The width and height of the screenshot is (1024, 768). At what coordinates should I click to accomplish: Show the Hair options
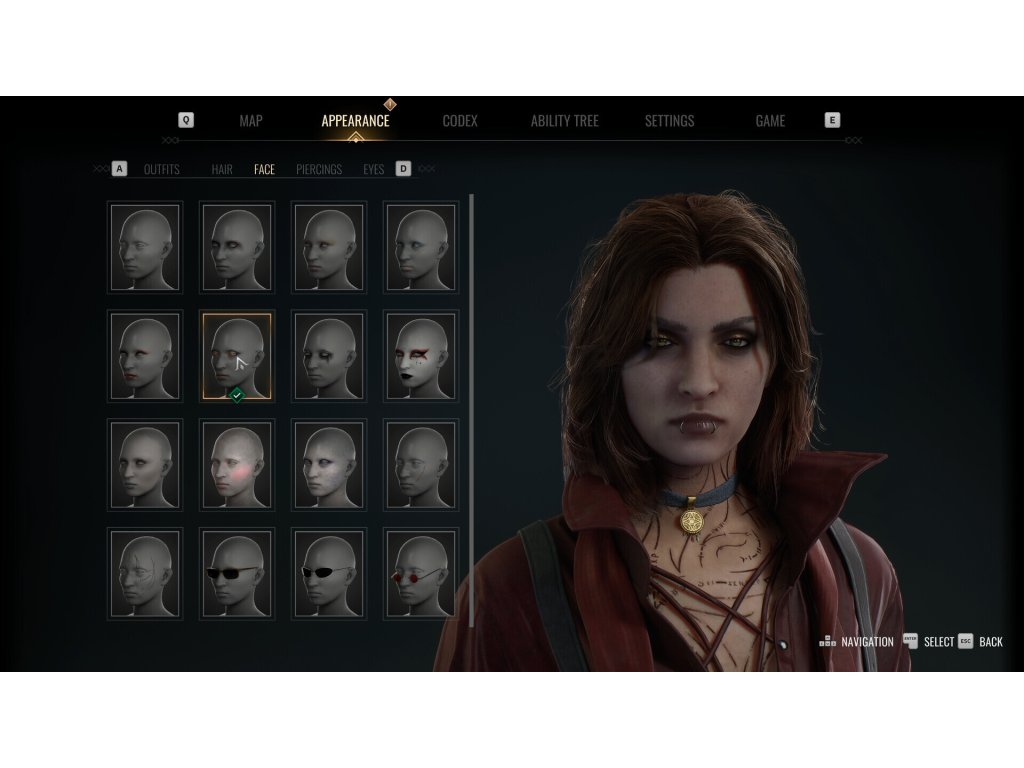222,170
